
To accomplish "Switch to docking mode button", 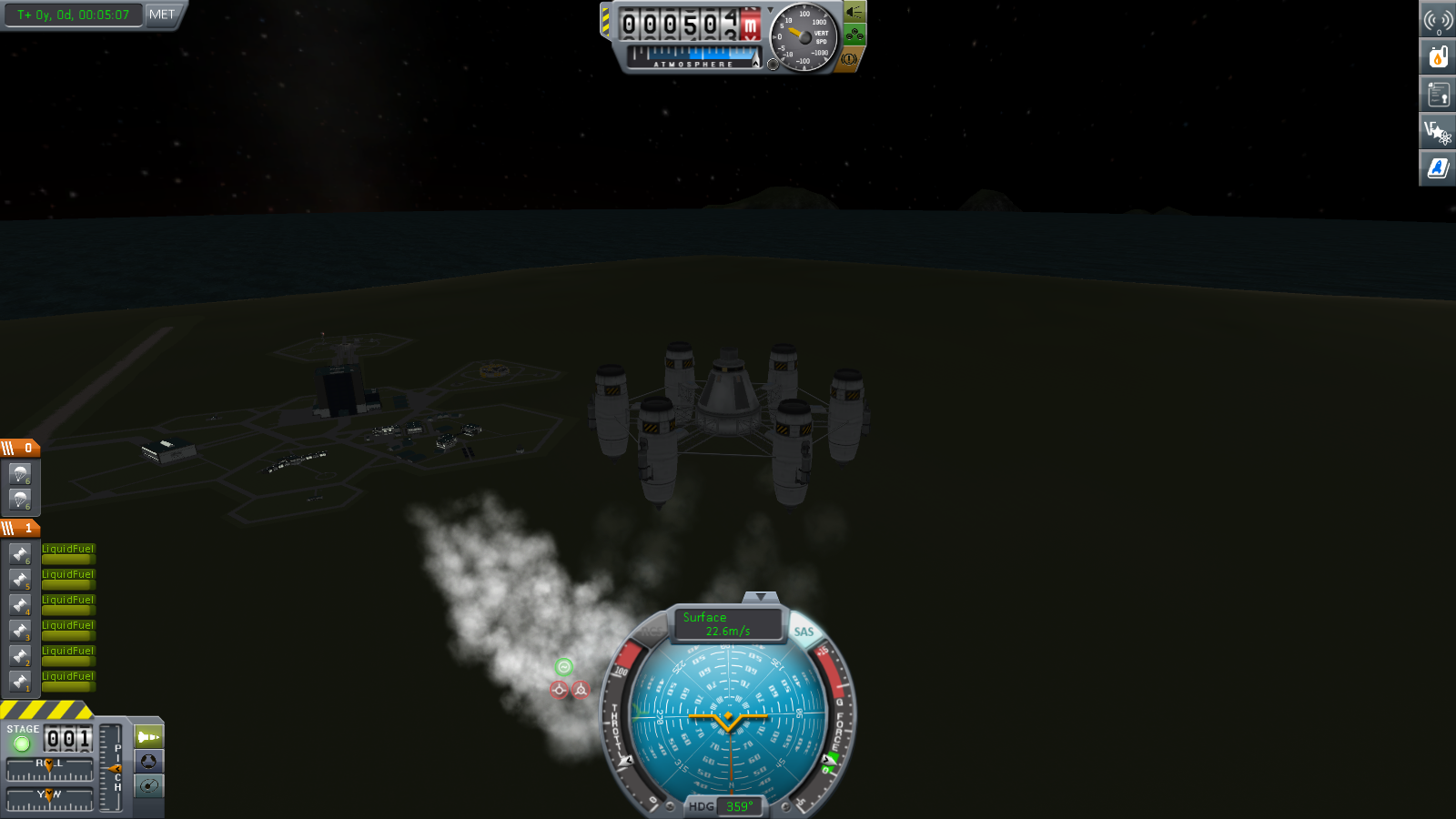I will 148,761.
